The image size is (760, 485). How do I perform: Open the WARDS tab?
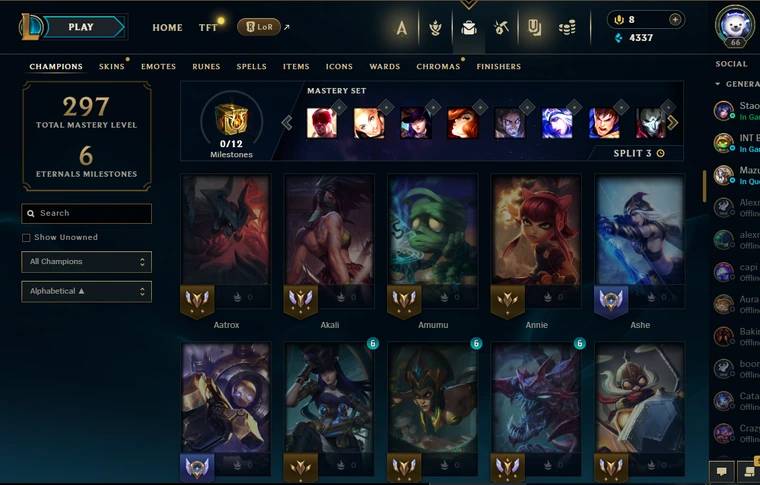click(385, 67)
